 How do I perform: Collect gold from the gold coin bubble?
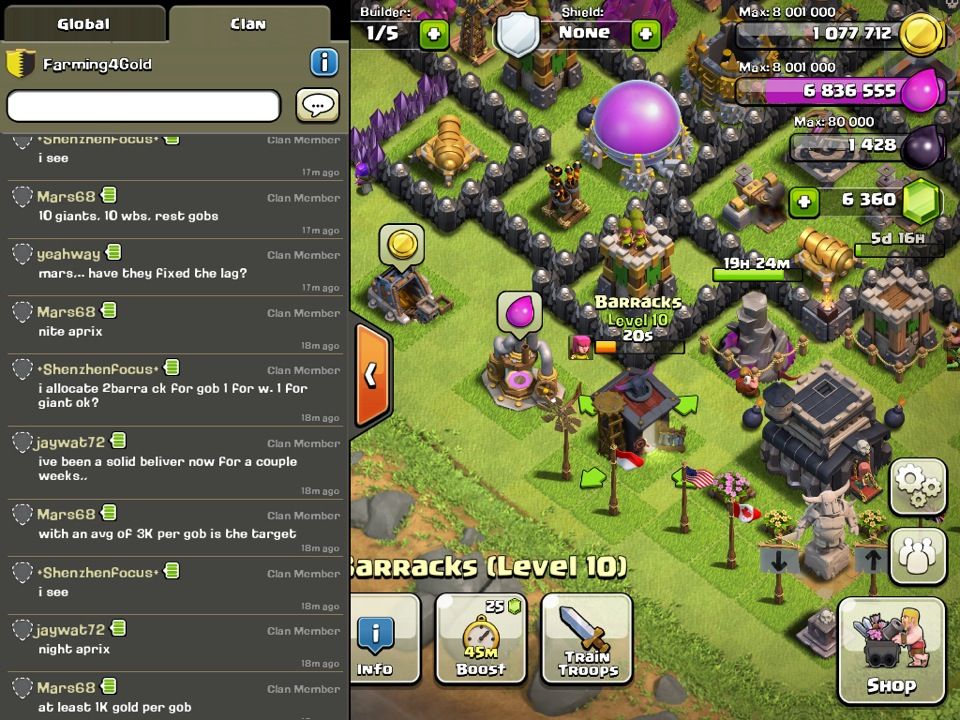(x=401, y=245)
